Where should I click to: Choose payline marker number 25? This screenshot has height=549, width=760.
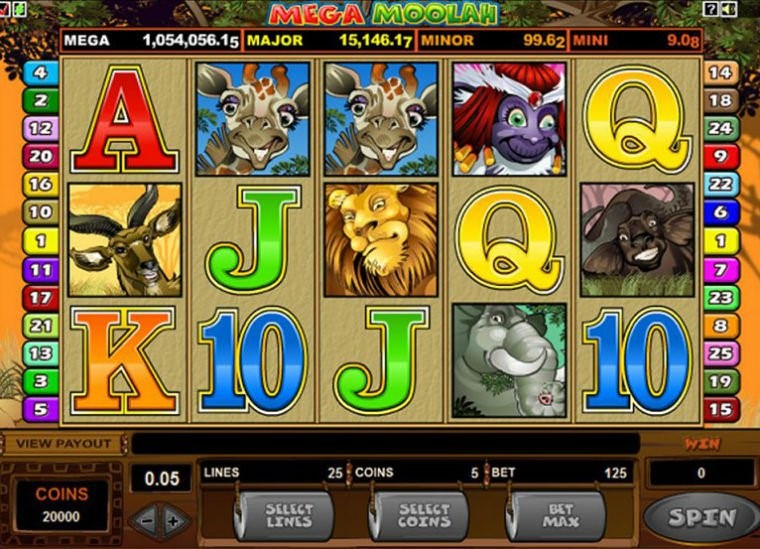[x=720, y=353]
